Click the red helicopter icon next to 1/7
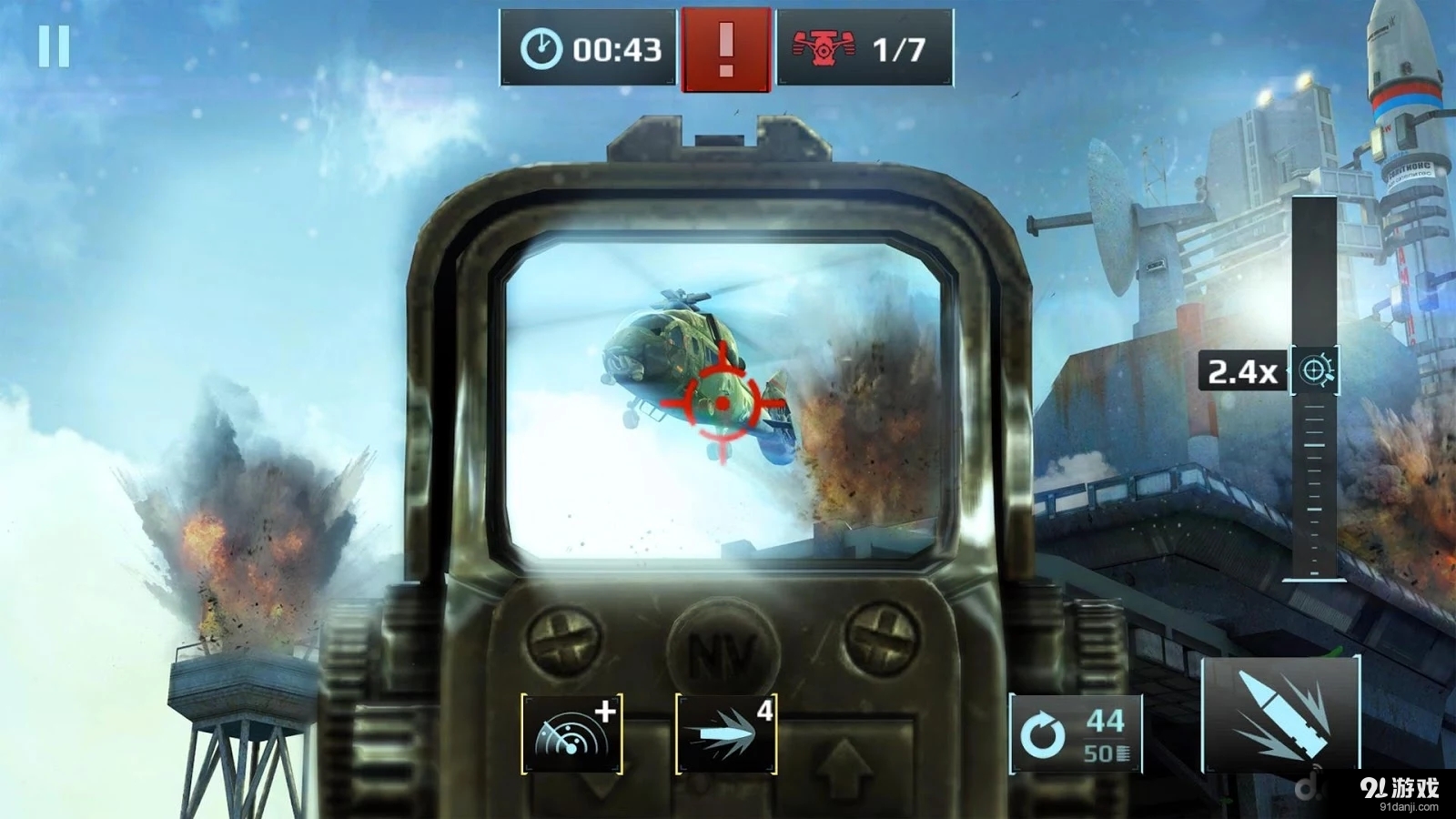1456x819 pixels. click(824, 45)
